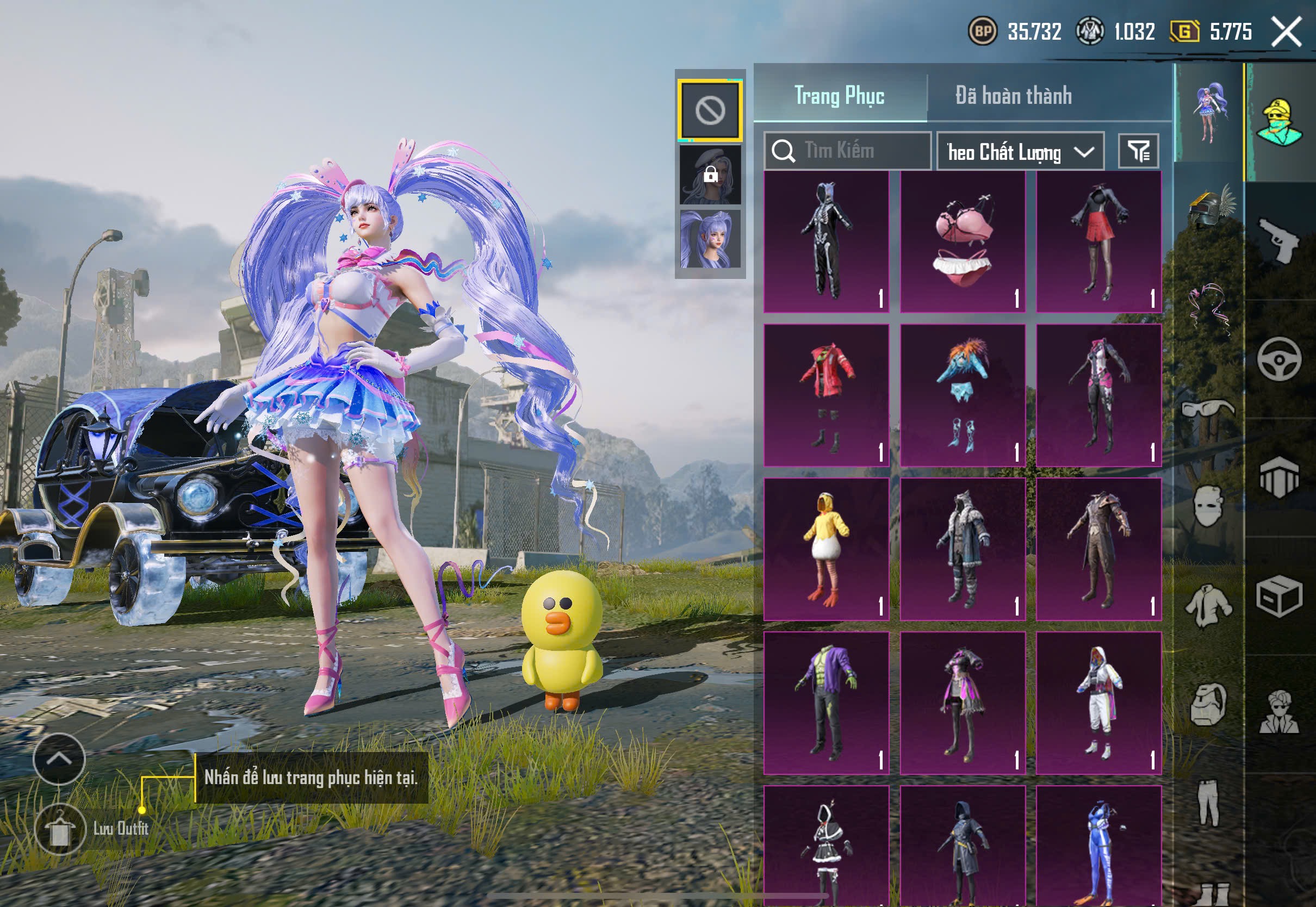
Task: Choose the pink bikini outfit
Action: (963, 241)
